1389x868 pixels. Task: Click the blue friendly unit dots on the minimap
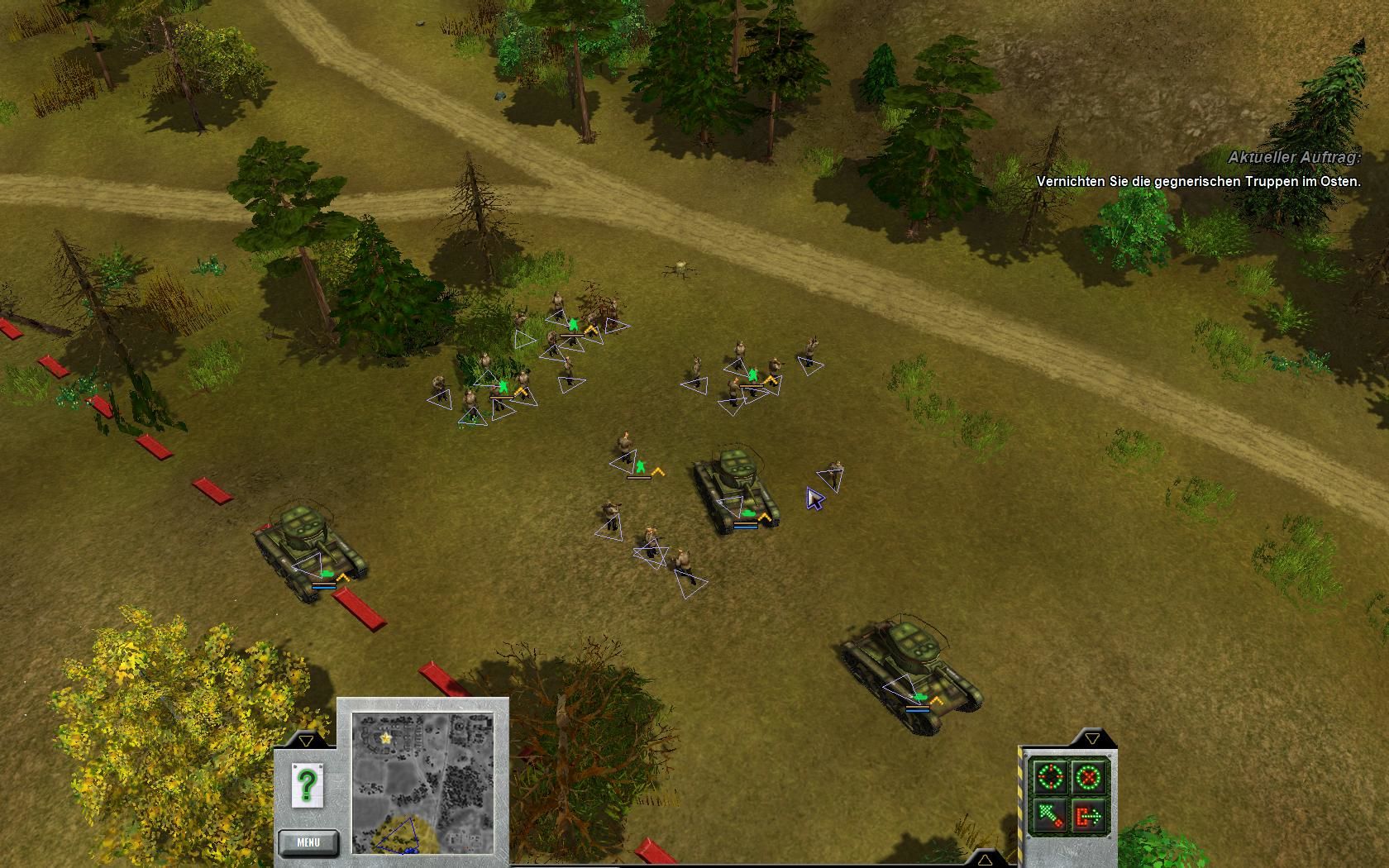(410, 849)
